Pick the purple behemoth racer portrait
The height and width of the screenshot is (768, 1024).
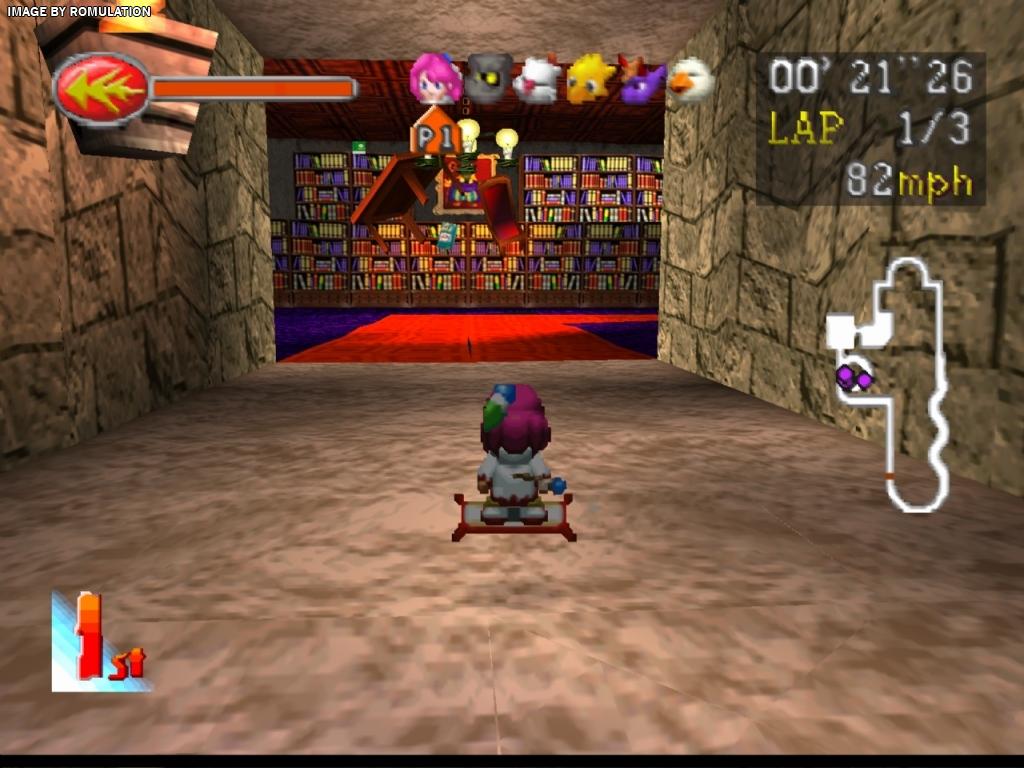tap(641, 80)
